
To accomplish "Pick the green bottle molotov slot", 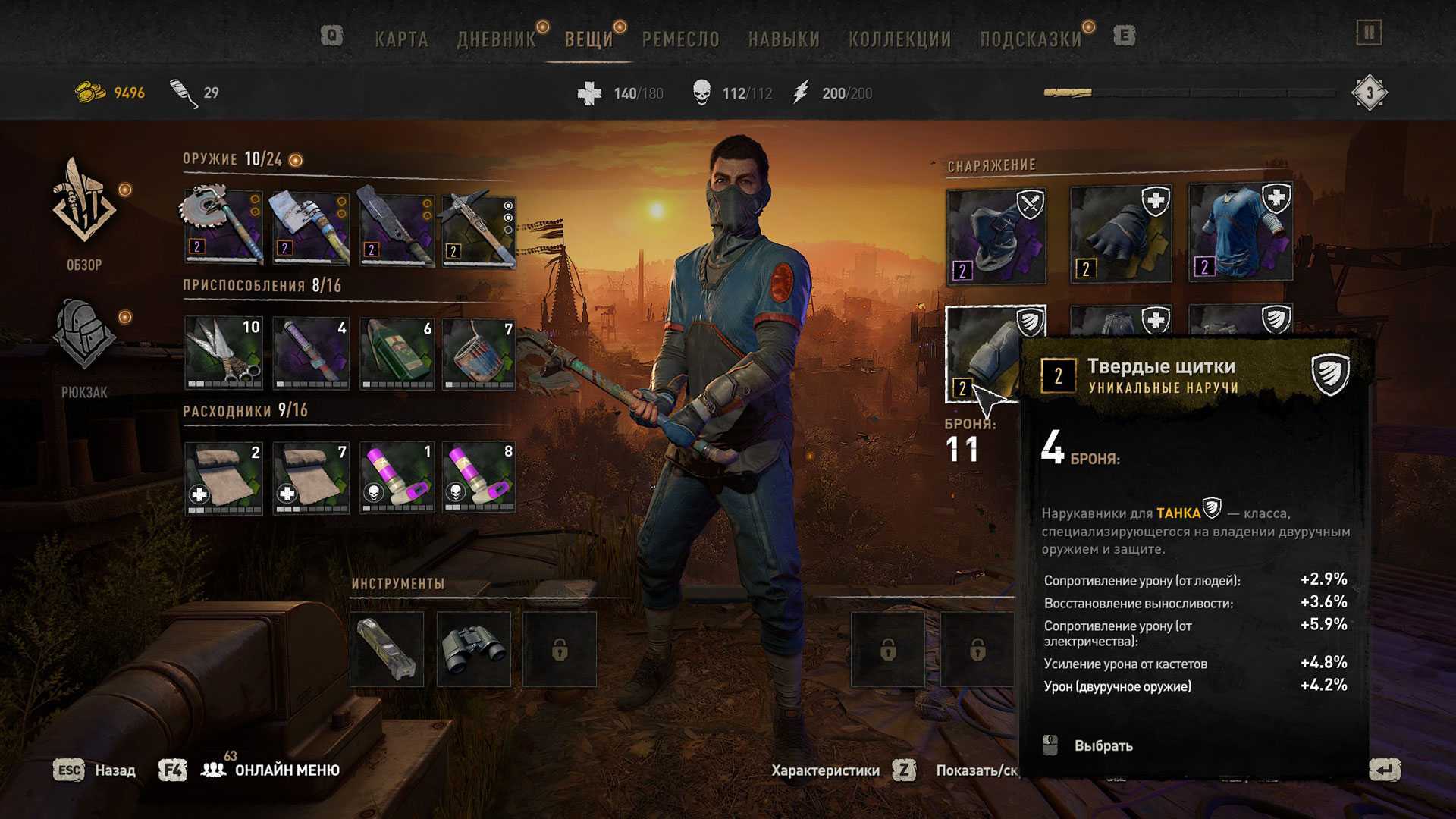I will pos(397,353).
